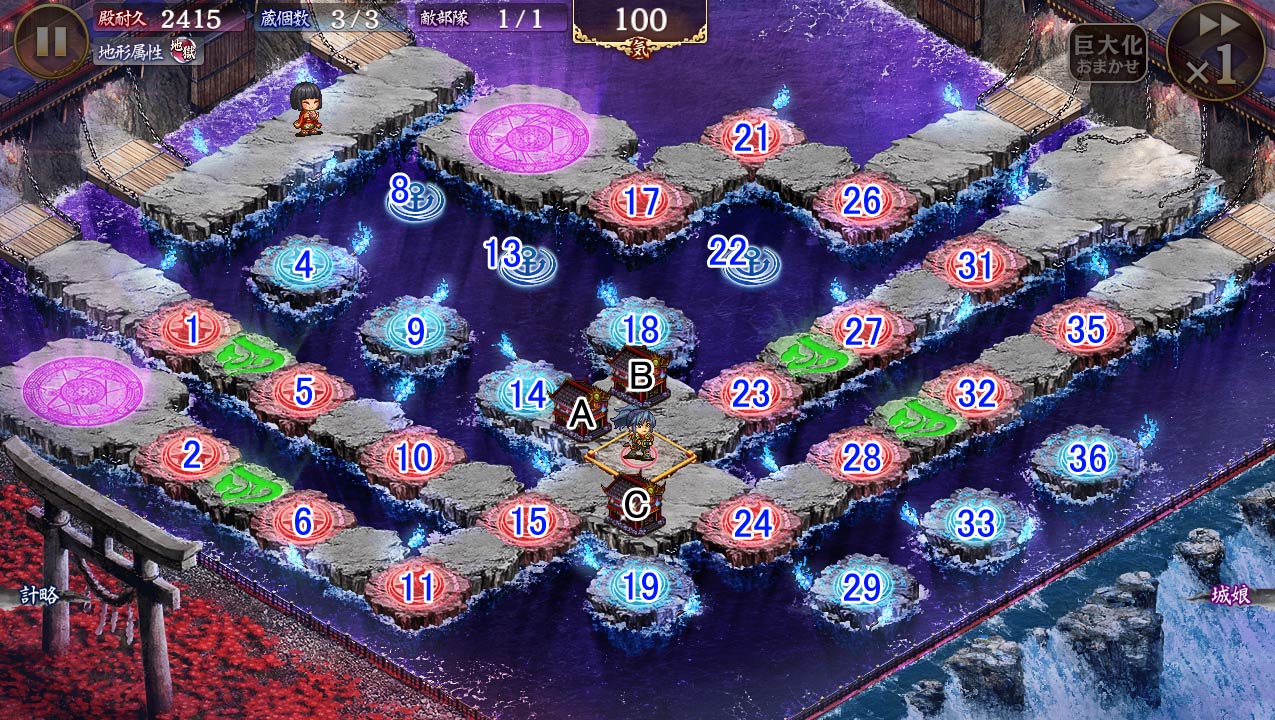Pick red placement tile 17
Image resolution: width=1275 pixels, height=720 pixels.
click(x=641, y=203)
